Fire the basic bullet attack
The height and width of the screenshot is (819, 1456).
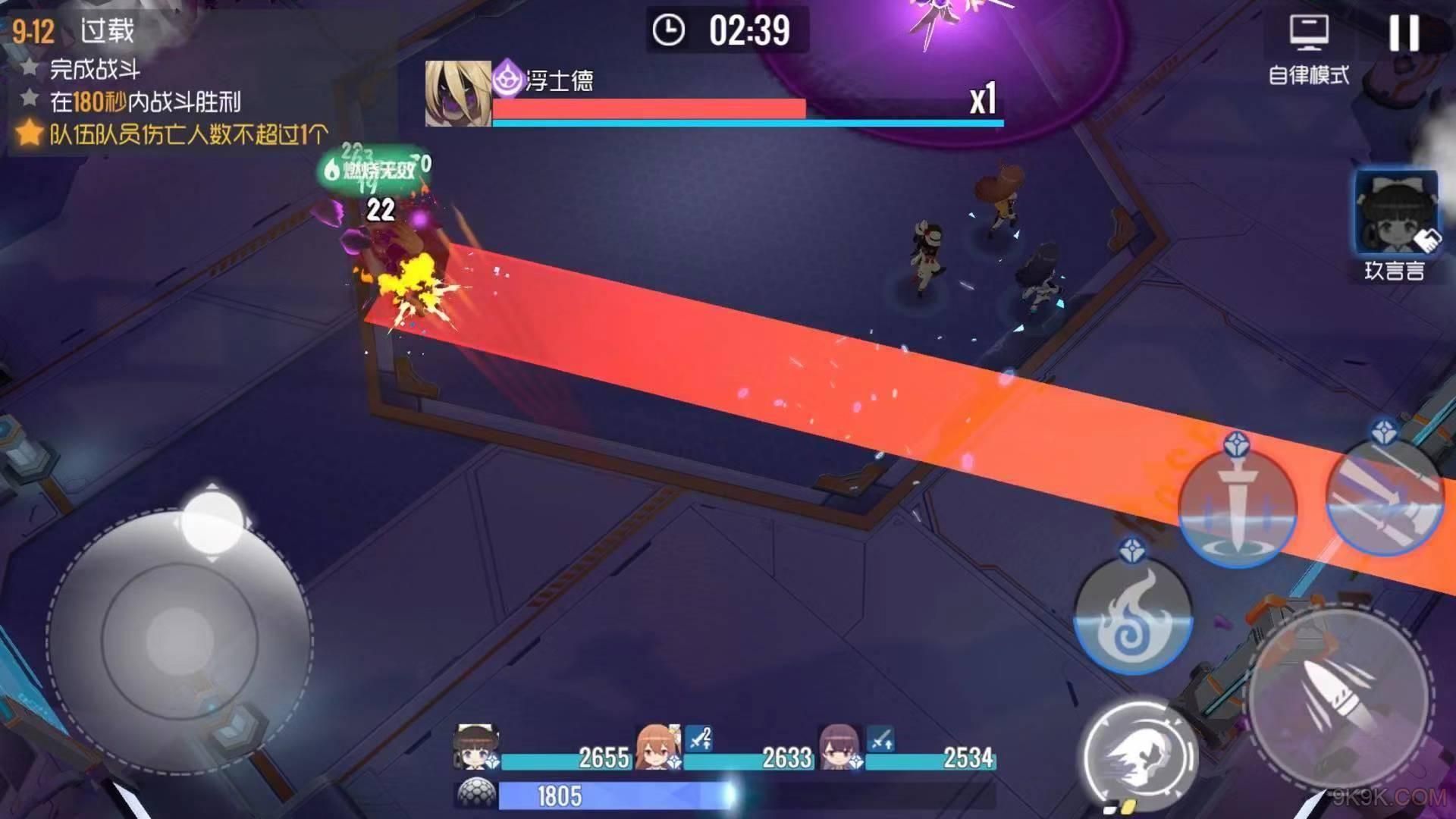click(1338, 693)
